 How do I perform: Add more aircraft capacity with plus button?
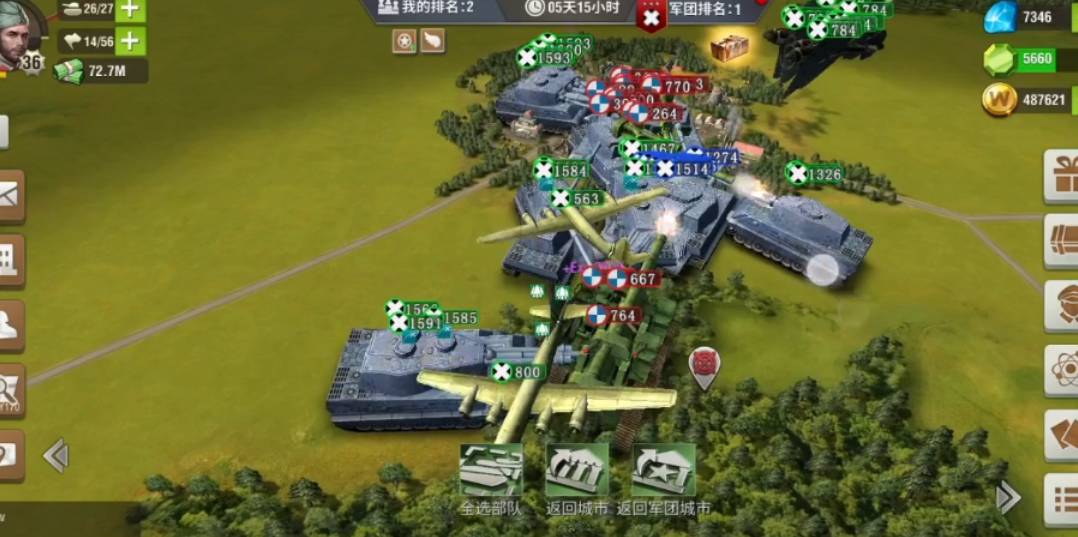131,41
